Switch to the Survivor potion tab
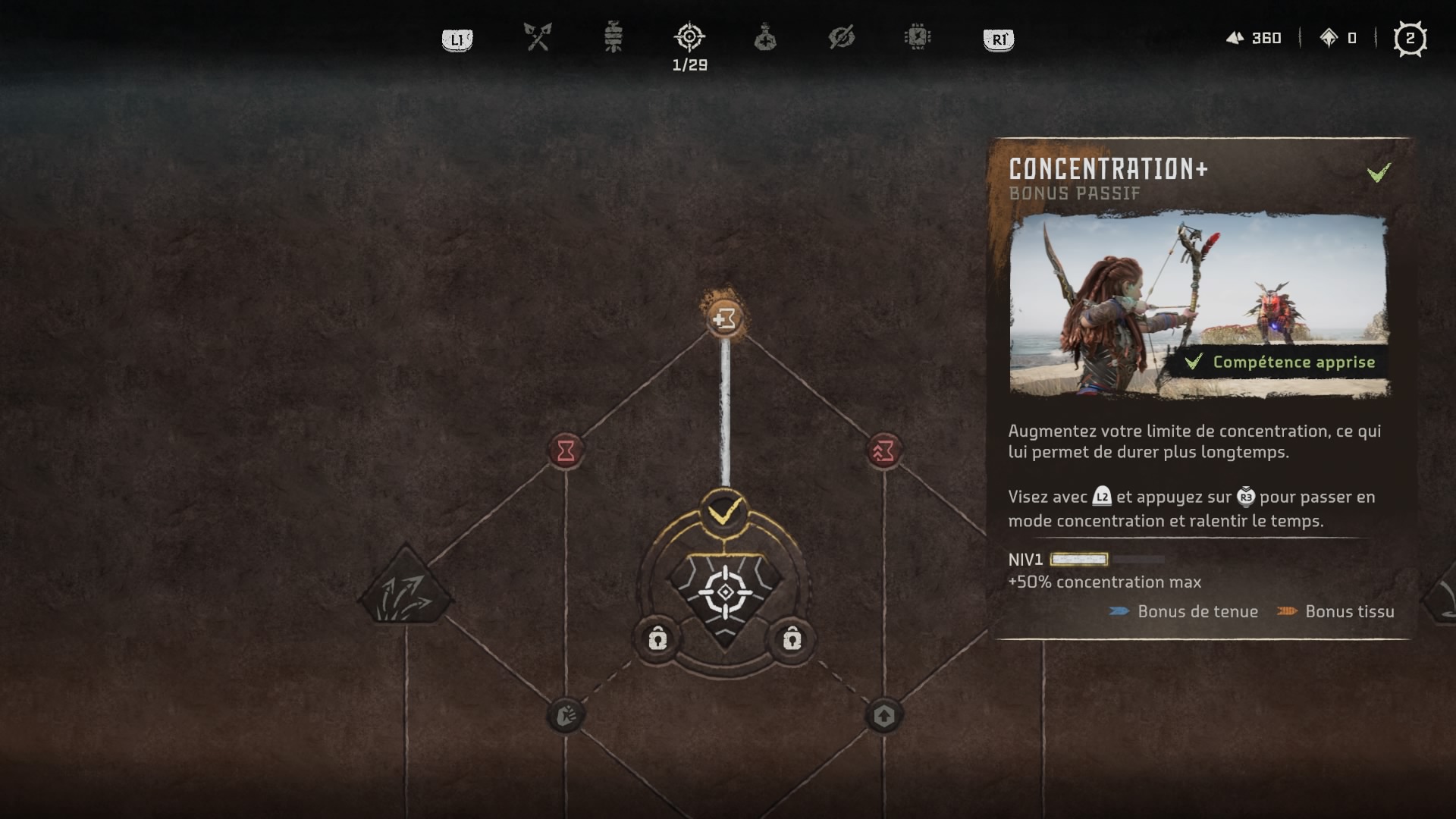Image resolution: width=1456 pixels, height=819 pixels. click(x=765, y=37)
